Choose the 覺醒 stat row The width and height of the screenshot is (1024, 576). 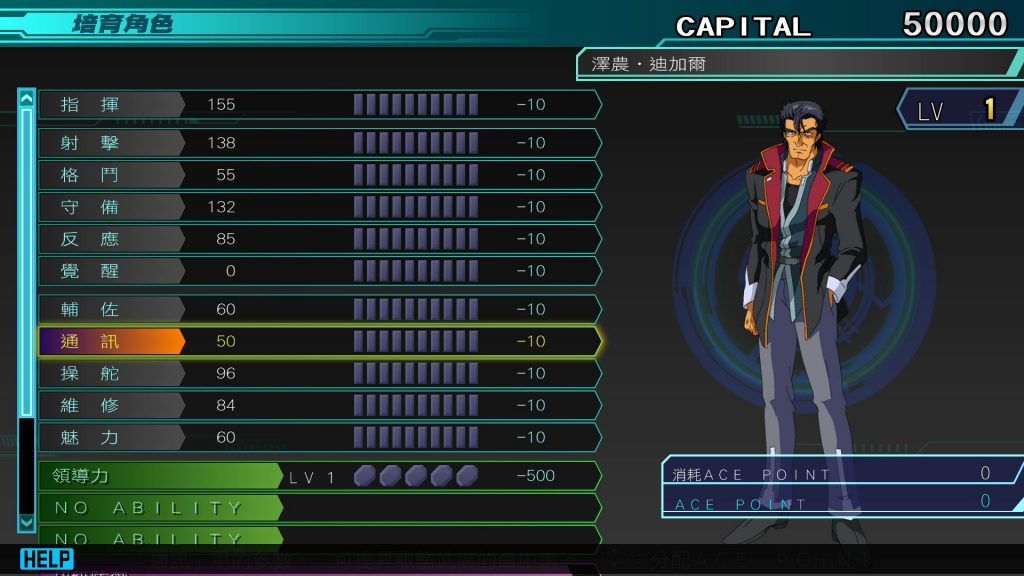(x=318, y=271)
